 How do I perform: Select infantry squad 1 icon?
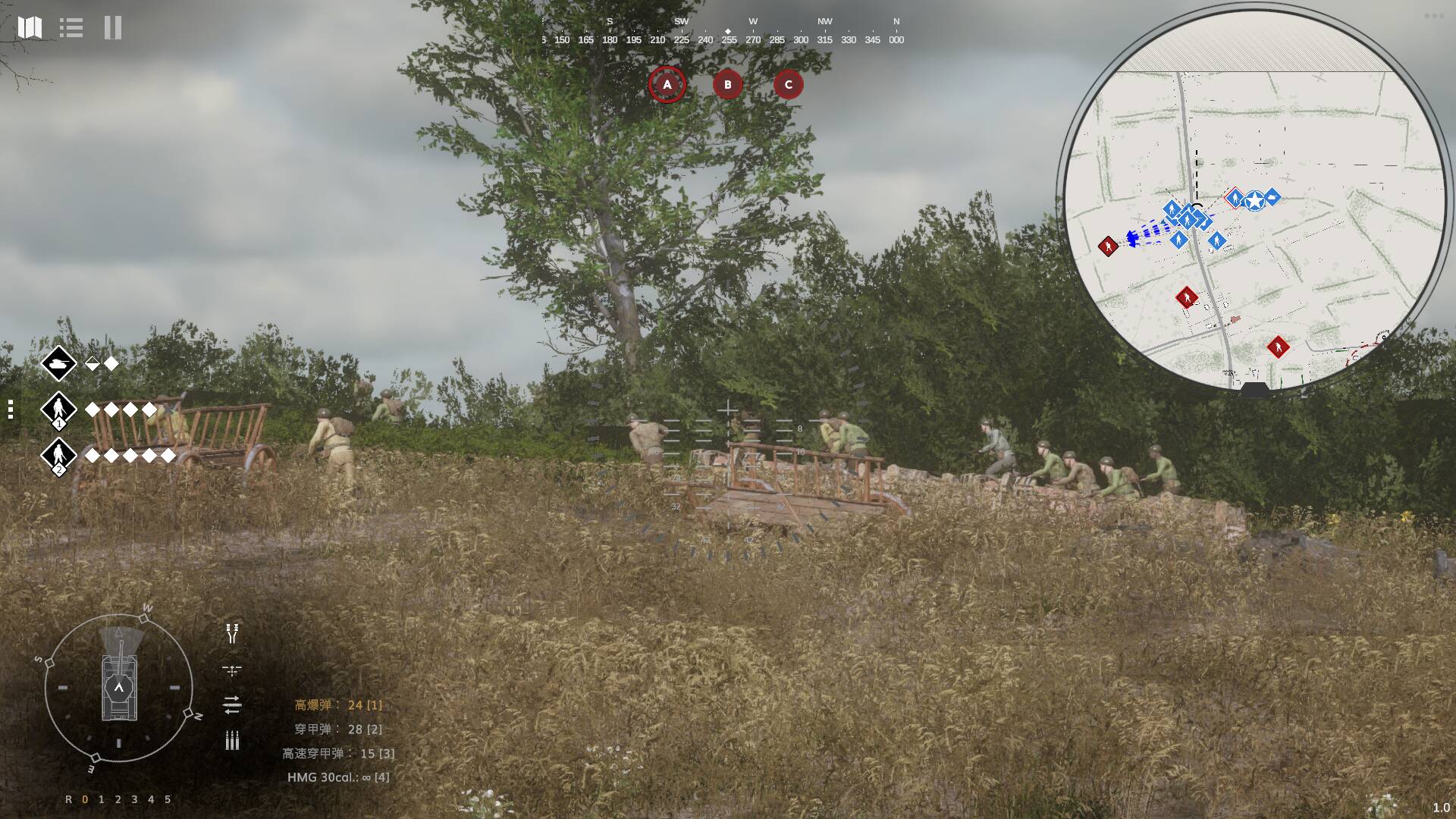click(x=58, y=410)
